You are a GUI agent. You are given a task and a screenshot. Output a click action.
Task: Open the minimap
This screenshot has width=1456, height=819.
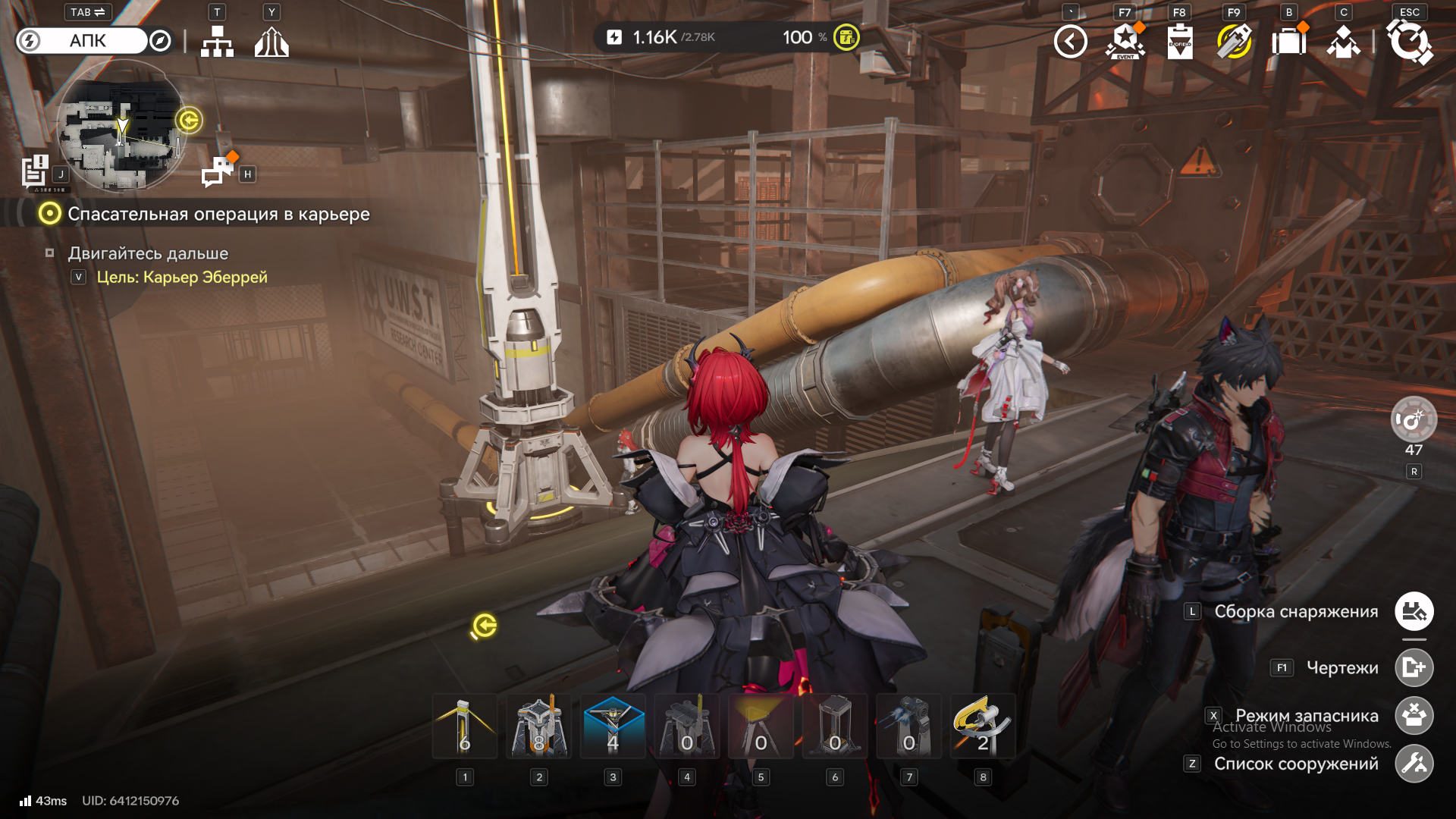click(x=121, y=127)
